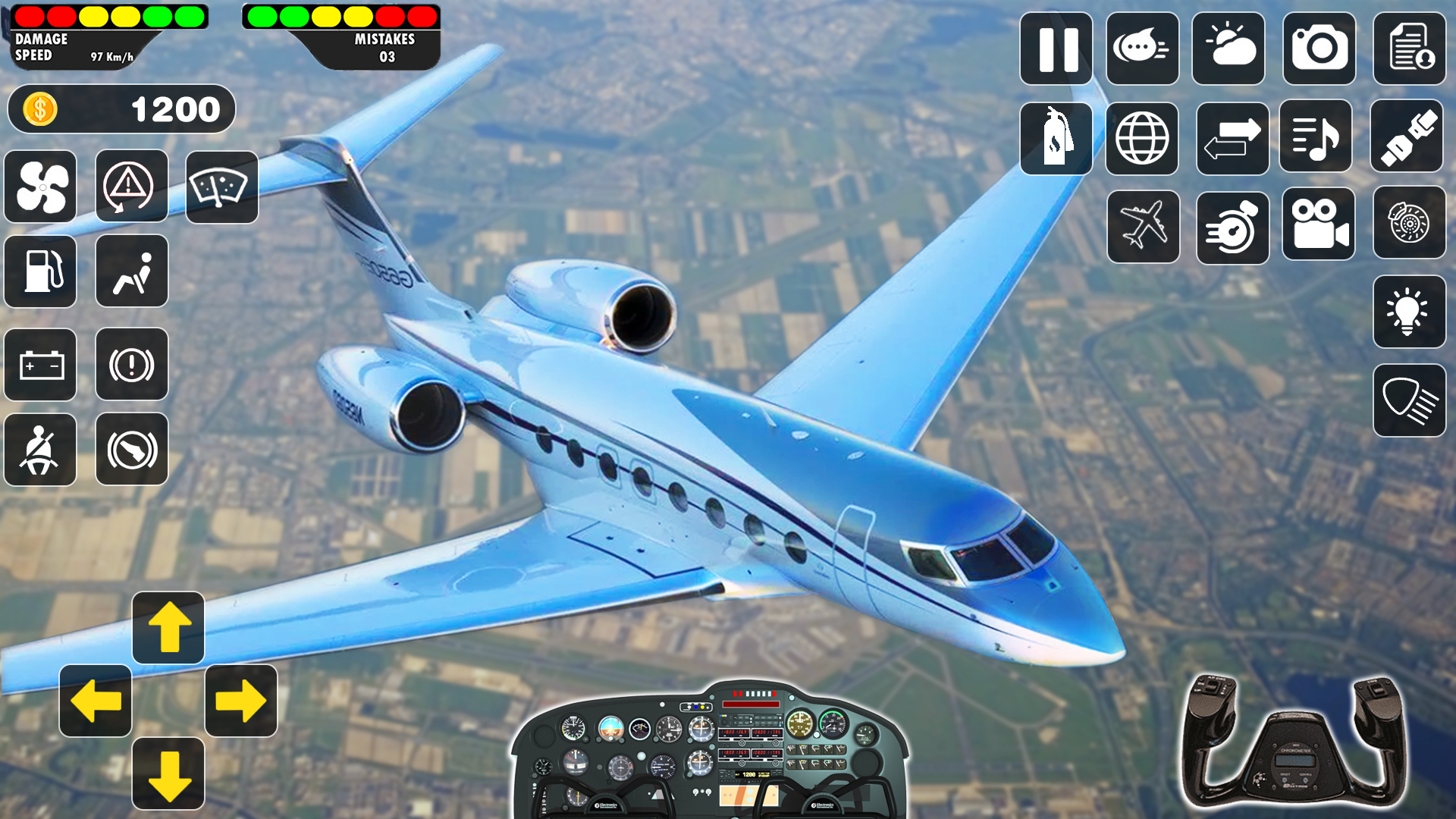The width and height of the screenshot is (1456, 819).
Task: Start the stopwatch timer
Action: (x=1232, y=226)
